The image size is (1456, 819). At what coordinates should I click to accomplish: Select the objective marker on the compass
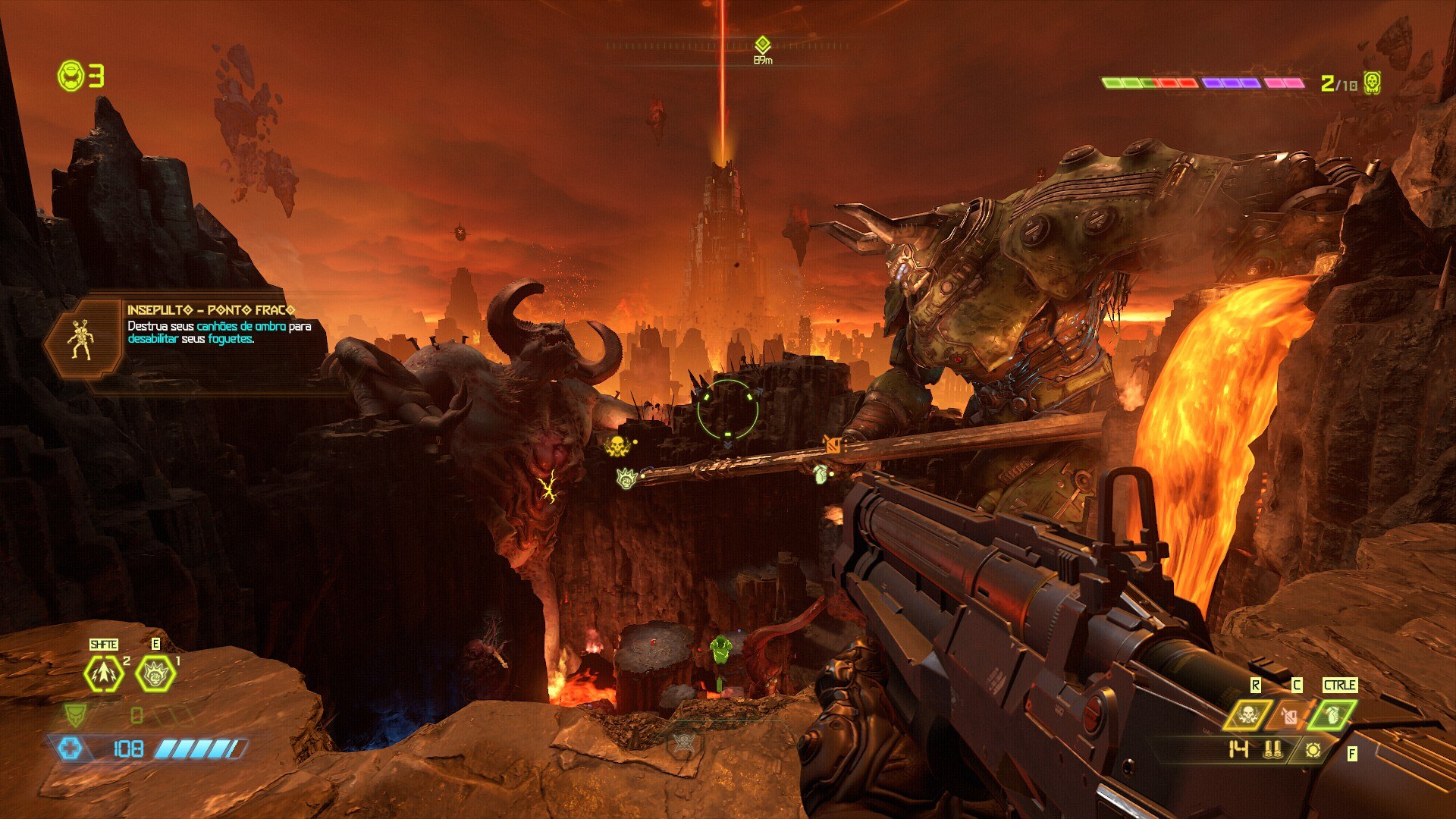pos(763,45)
